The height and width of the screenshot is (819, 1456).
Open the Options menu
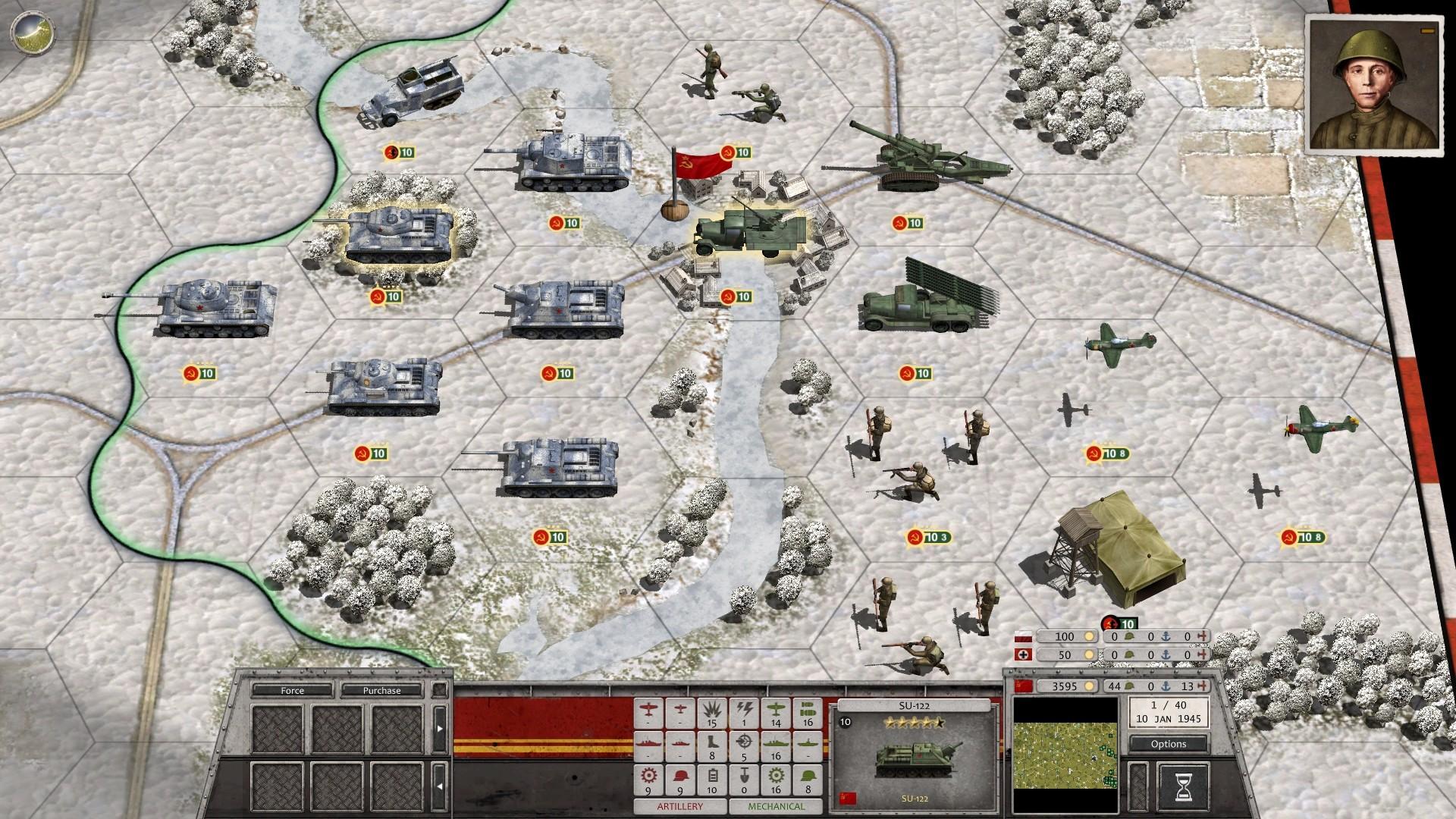[1168, 744]
